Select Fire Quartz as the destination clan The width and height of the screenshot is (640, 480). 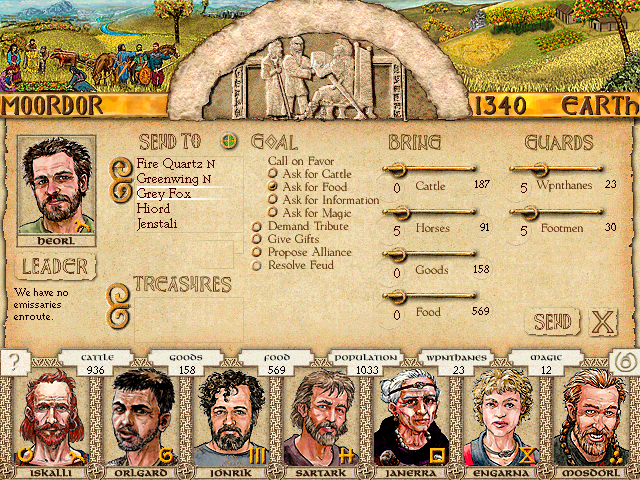tap(175, 163)
